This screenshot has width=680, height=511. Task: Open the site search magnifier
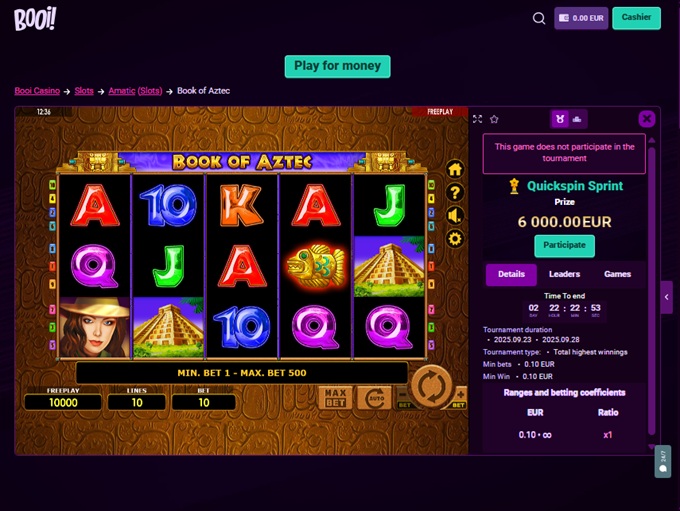pyautogui.click(x=539, y=18)
